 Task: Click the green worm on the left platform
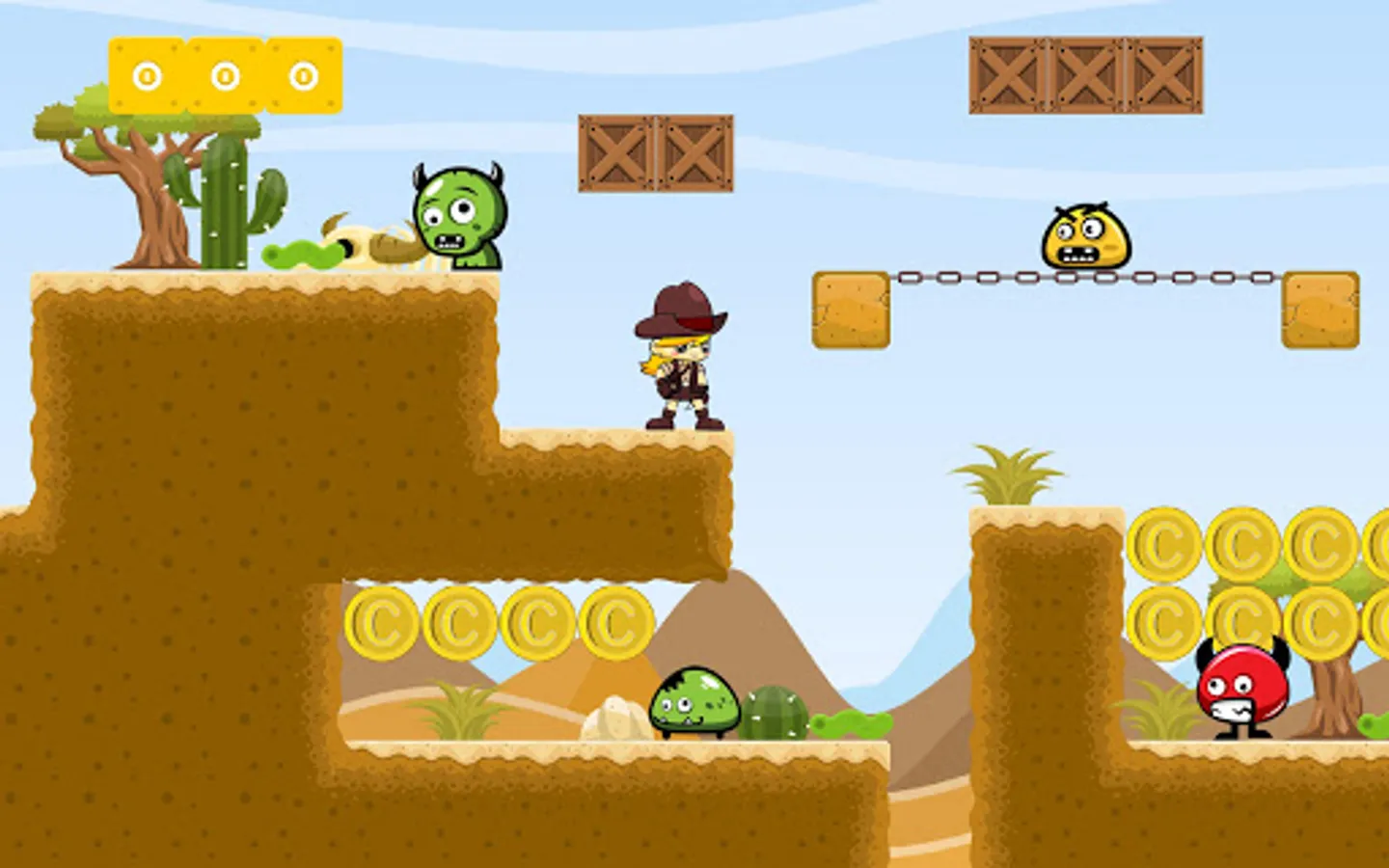pos(299,256)
